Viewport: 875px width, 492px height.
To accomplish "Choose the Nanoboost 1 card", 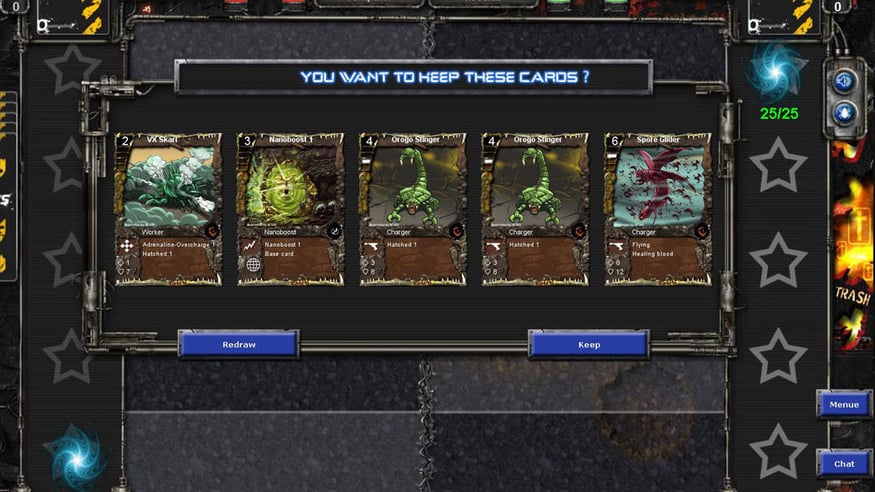I will pyautogui.click(x=290, y=209).
